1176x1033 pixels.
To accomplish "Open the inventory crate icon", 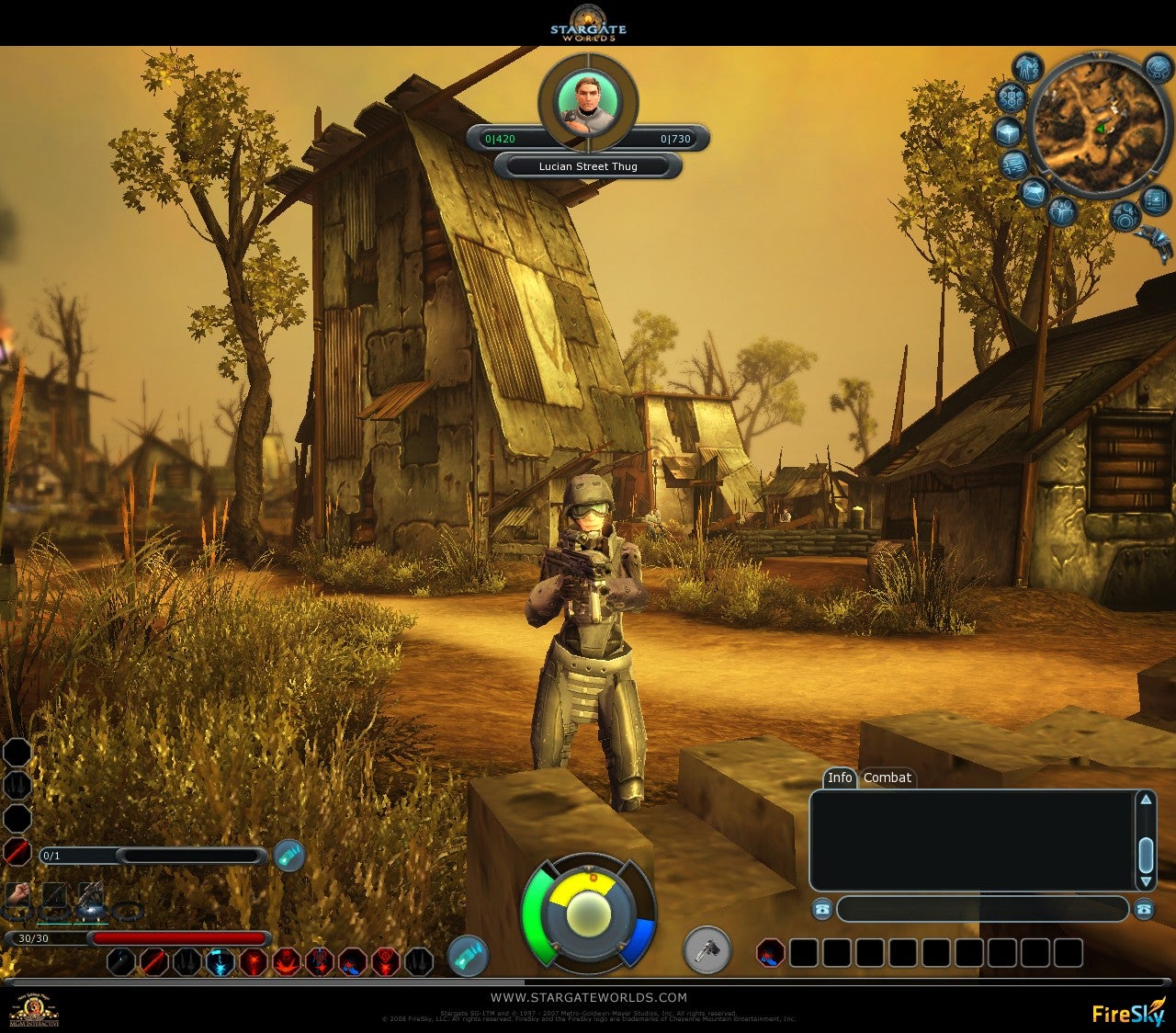I will (1008, 131).
